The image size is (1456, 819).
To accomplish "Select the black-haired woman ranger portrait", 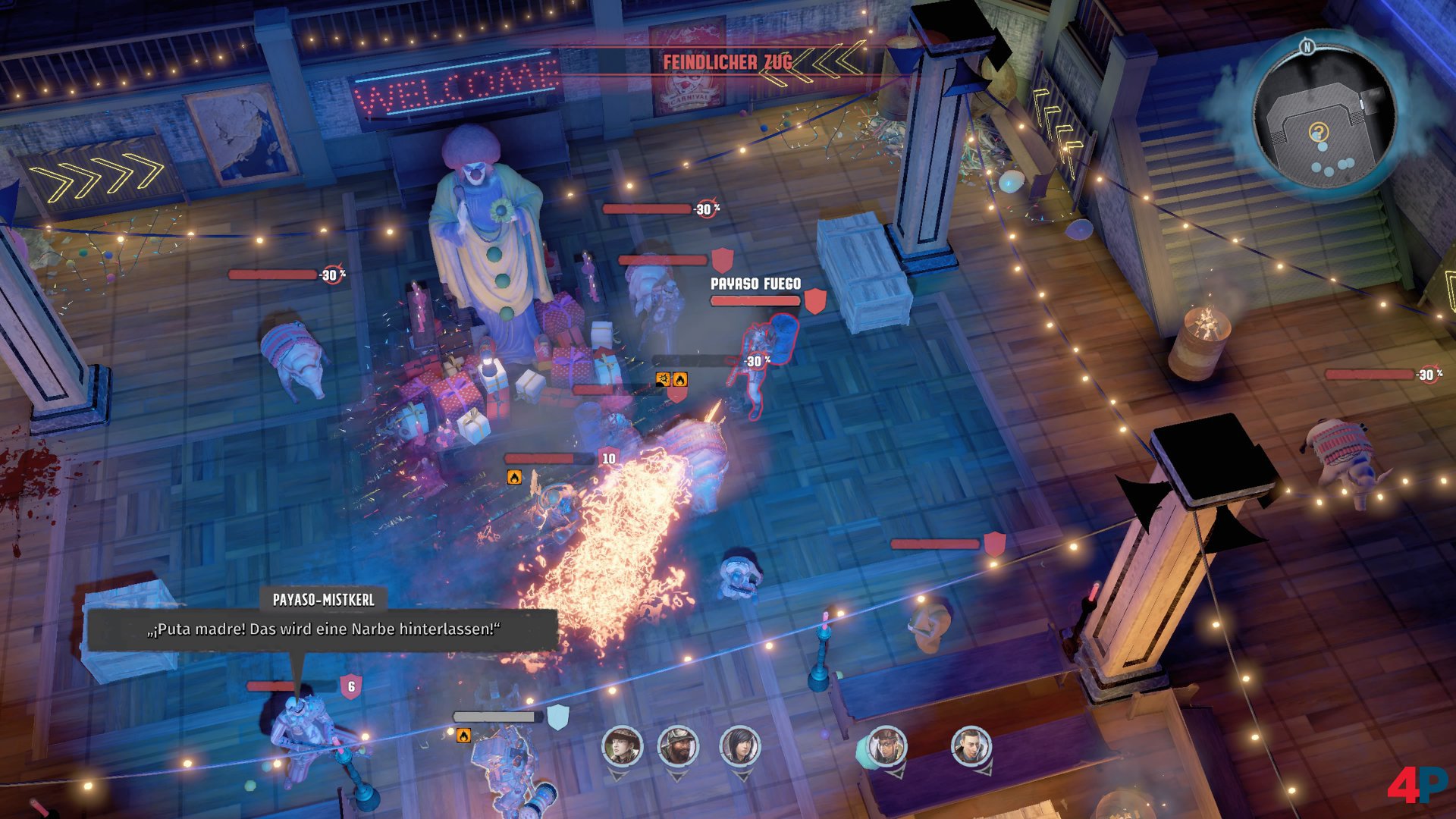I will pos(739,746).
